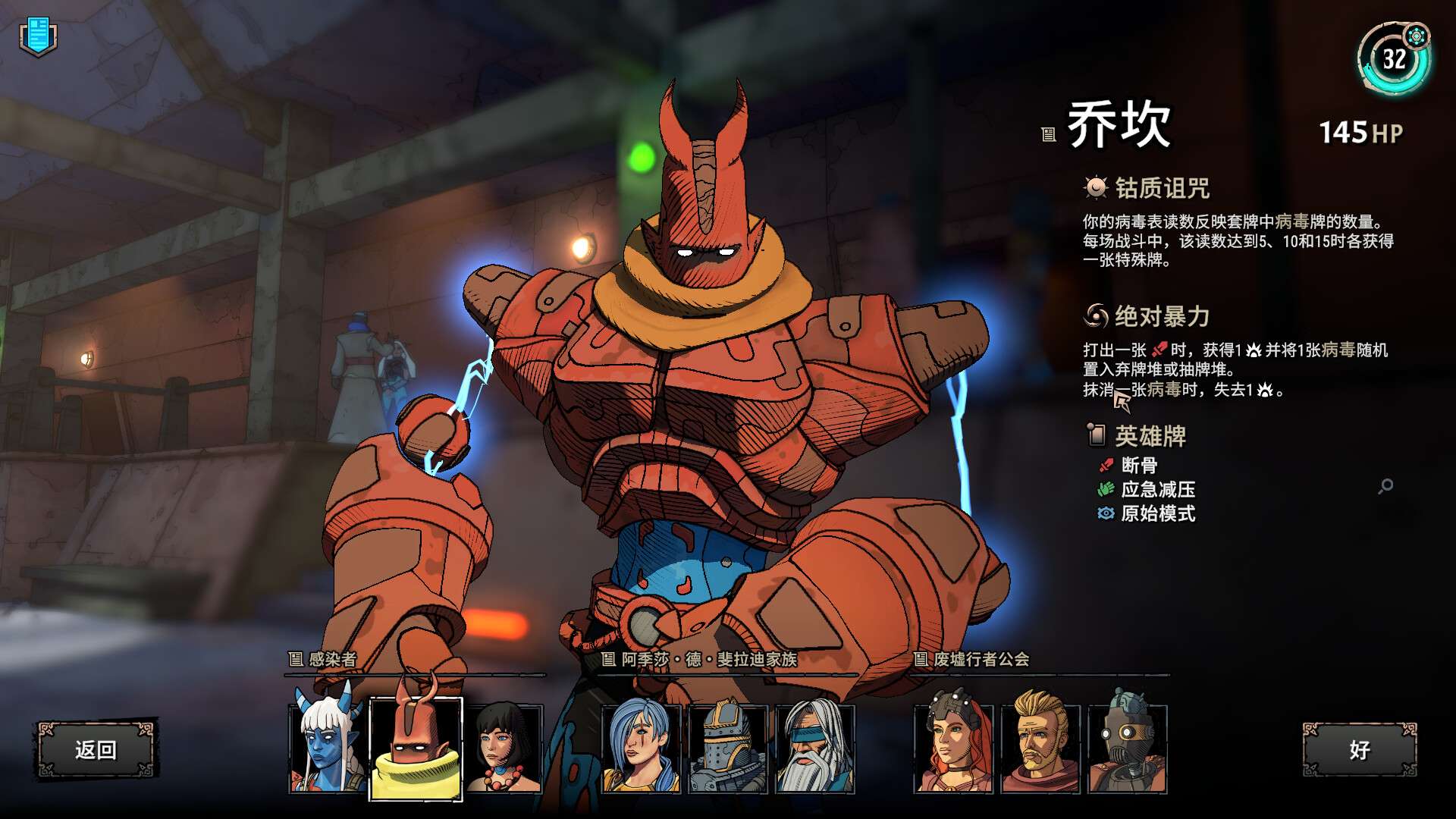Open 乔坎 character lore icon
Image resolution: width=1456 pixels, height=819 pixels.
coord(1049,135)
